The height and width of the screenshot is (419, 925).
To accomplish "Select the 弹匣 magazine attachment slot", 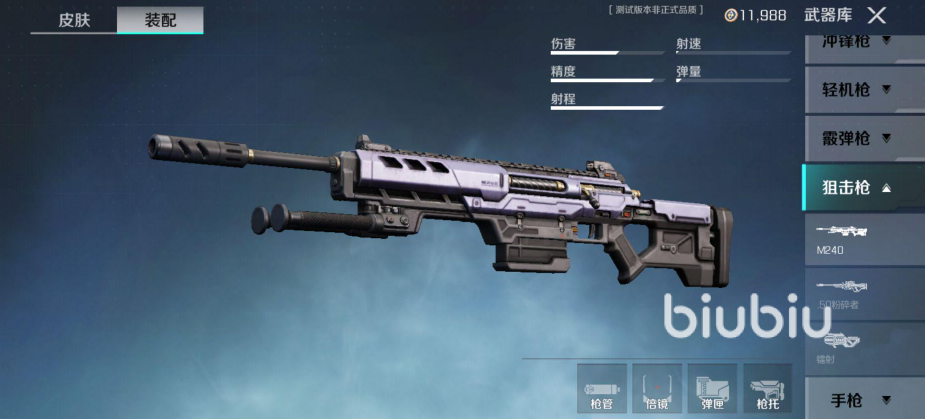I will point(712,389).
